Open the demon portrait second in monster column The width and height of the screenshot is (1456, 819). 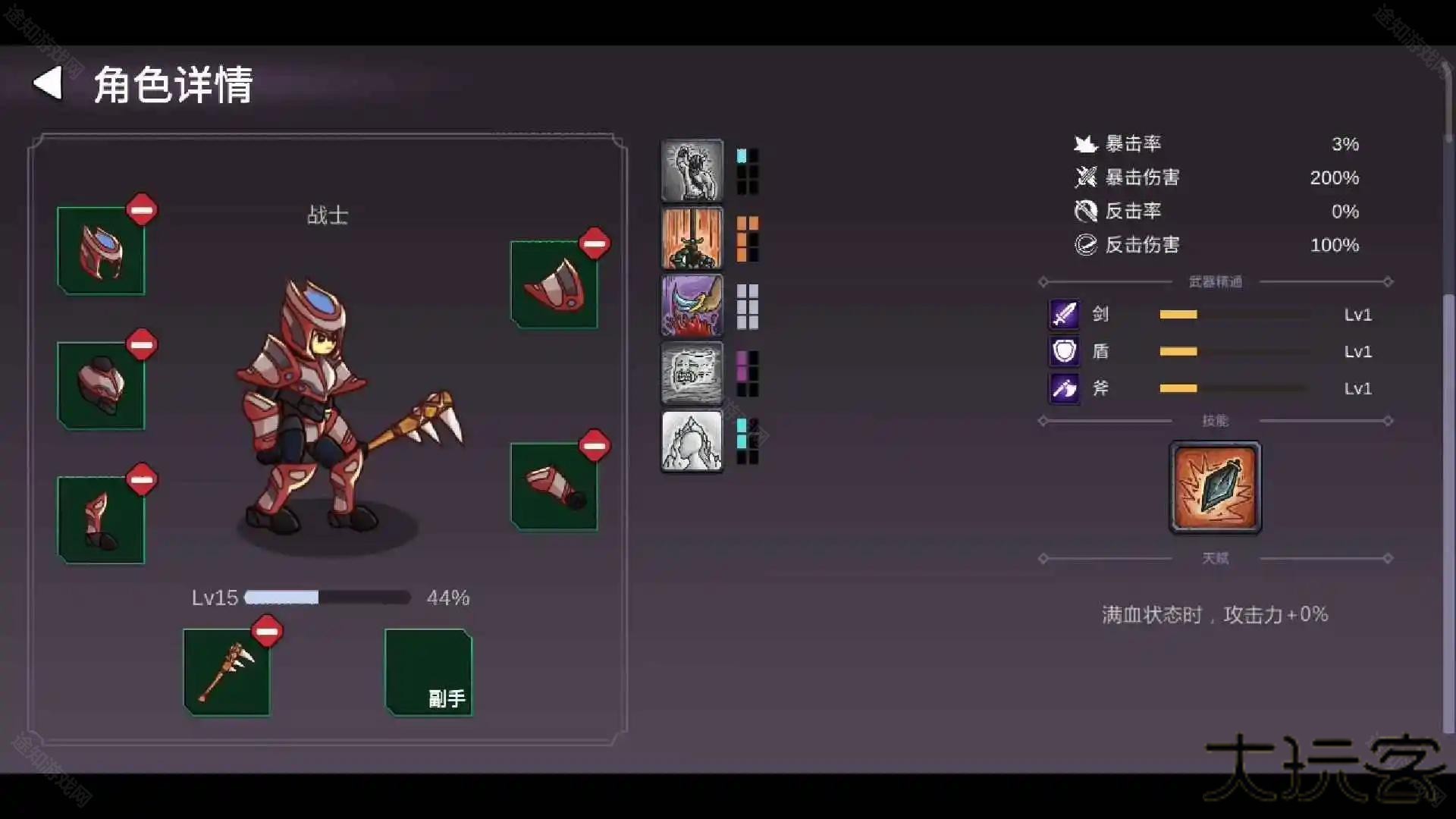(x=692, y=238)
